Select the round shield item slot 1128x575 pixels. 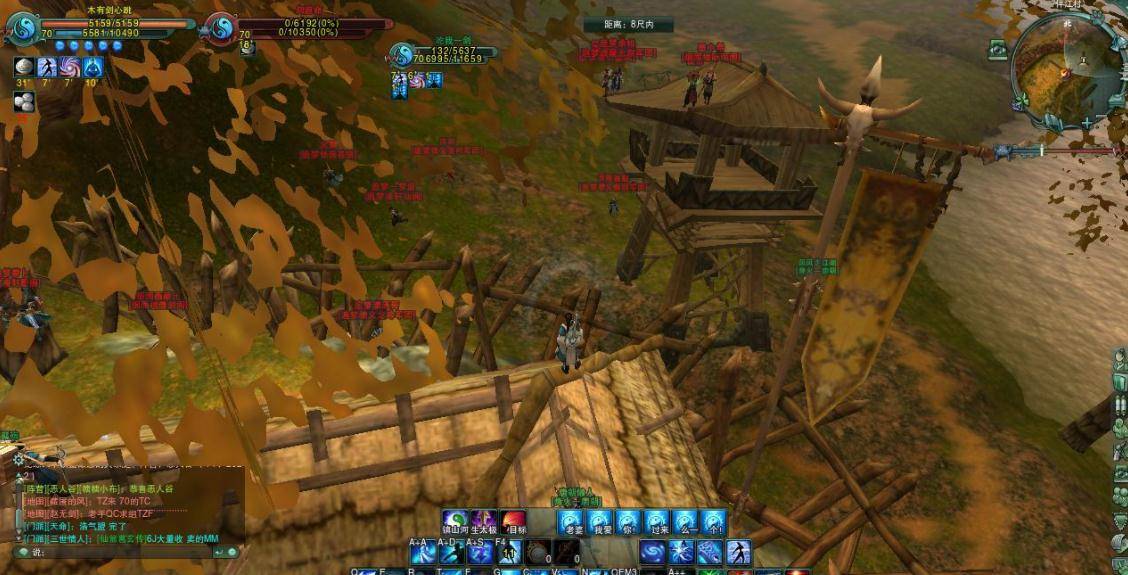(538, 552)
